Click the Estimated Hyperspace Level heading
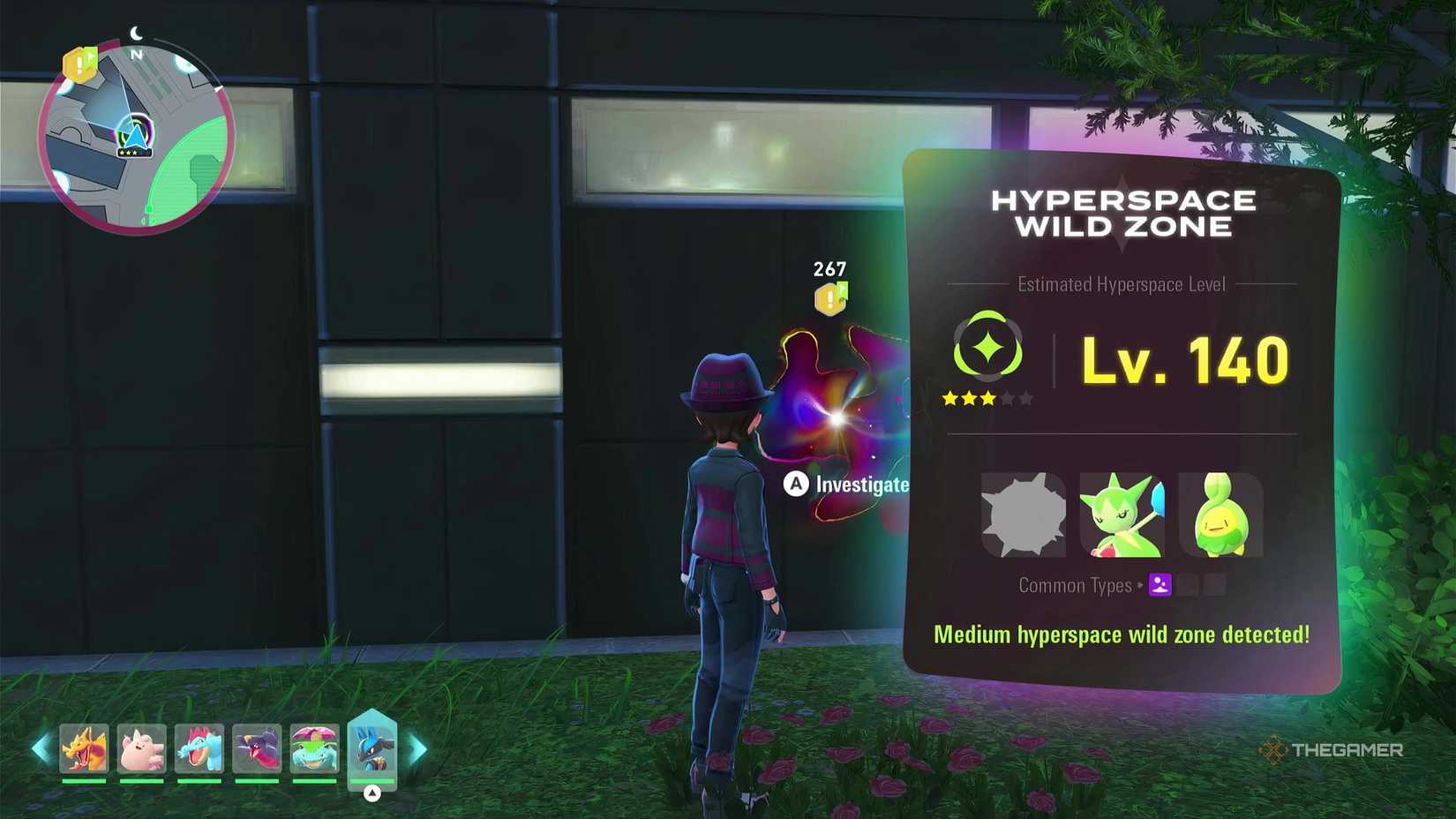Screen dimensions: 1456x819 (1121, 284)
